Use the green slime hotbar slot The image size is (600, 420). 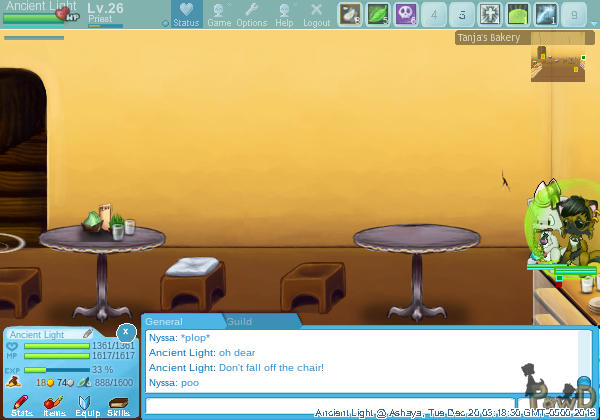click(518, 14)
